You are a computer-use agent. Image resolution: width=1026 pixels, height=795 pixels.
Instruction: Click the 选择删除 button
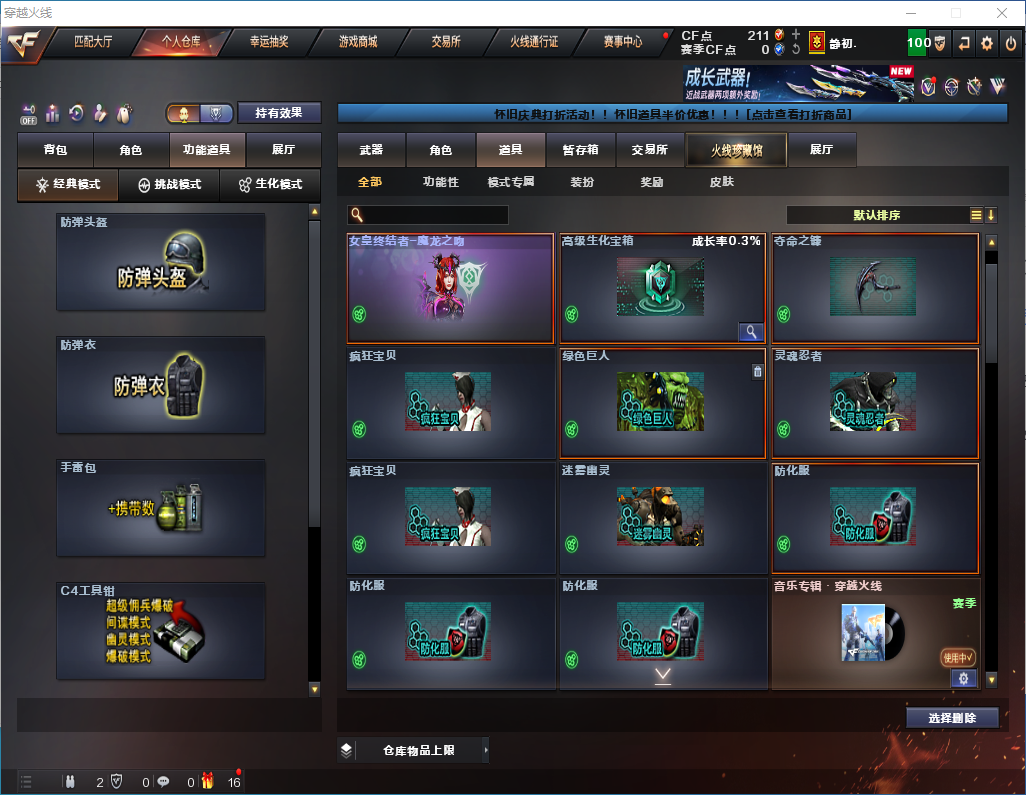(x=952, y=718)
